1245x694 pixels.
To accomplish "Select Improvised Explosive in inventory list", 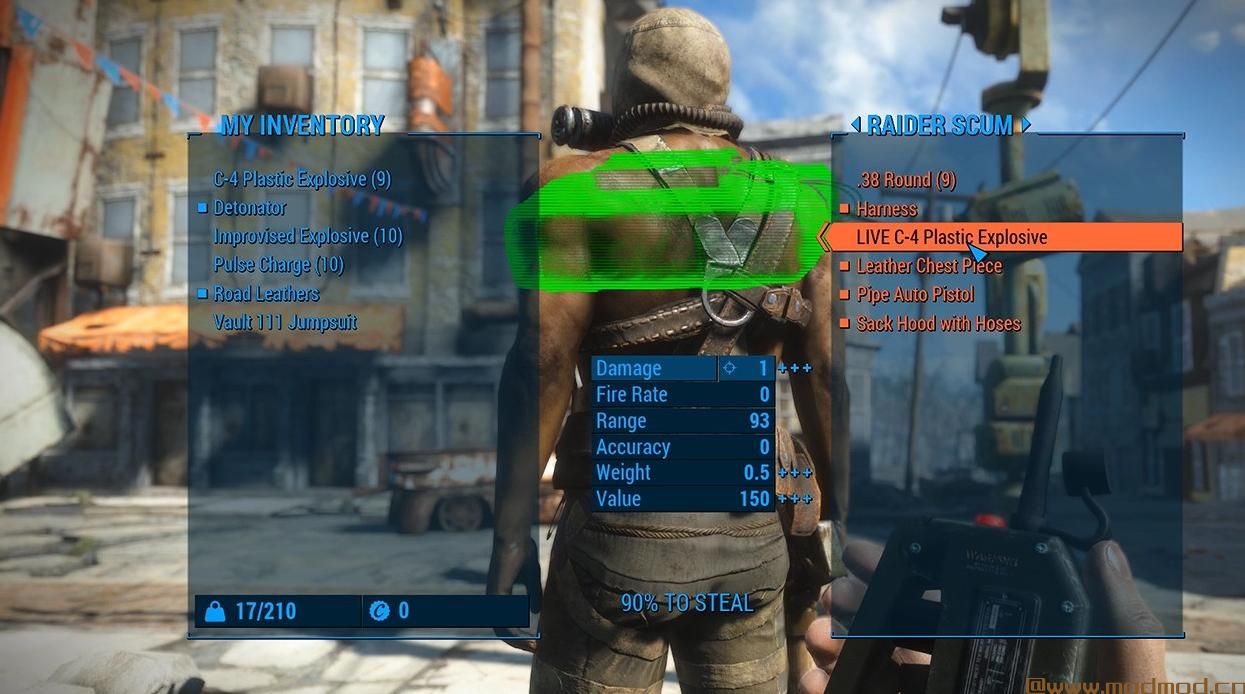I will 307,237.
